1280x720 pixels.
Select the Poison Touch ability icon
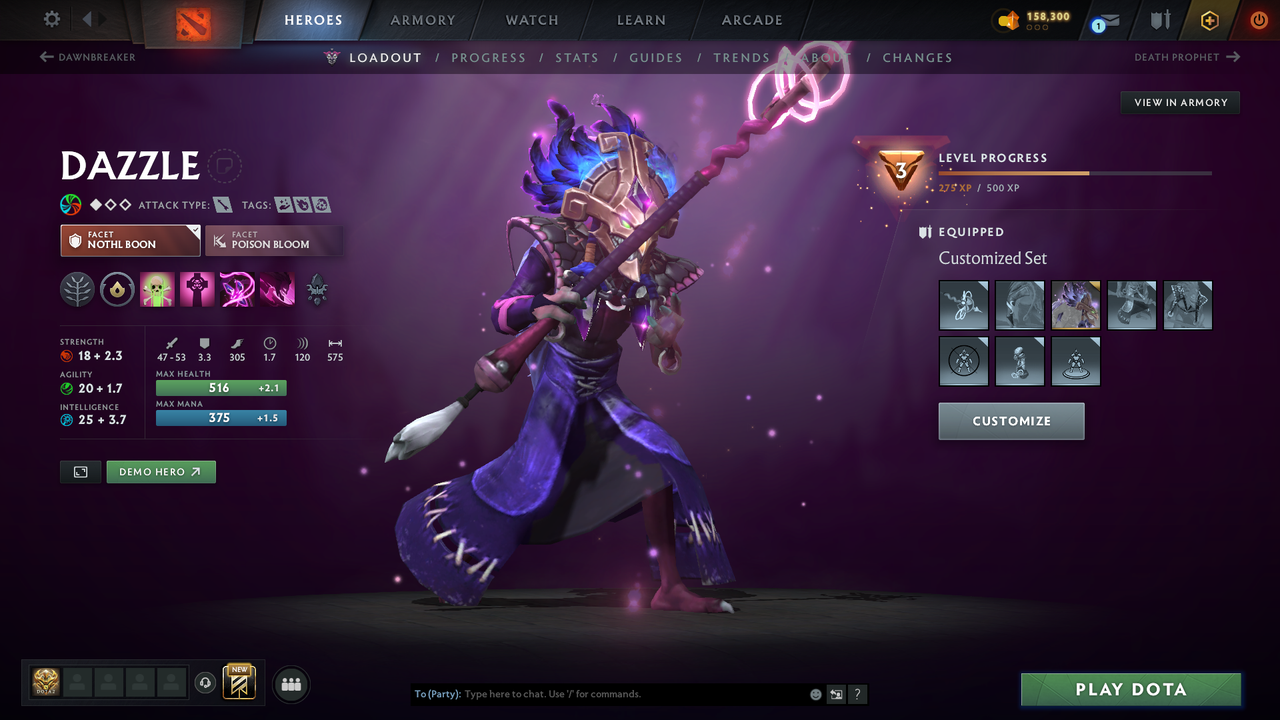[x=157, y=290]
